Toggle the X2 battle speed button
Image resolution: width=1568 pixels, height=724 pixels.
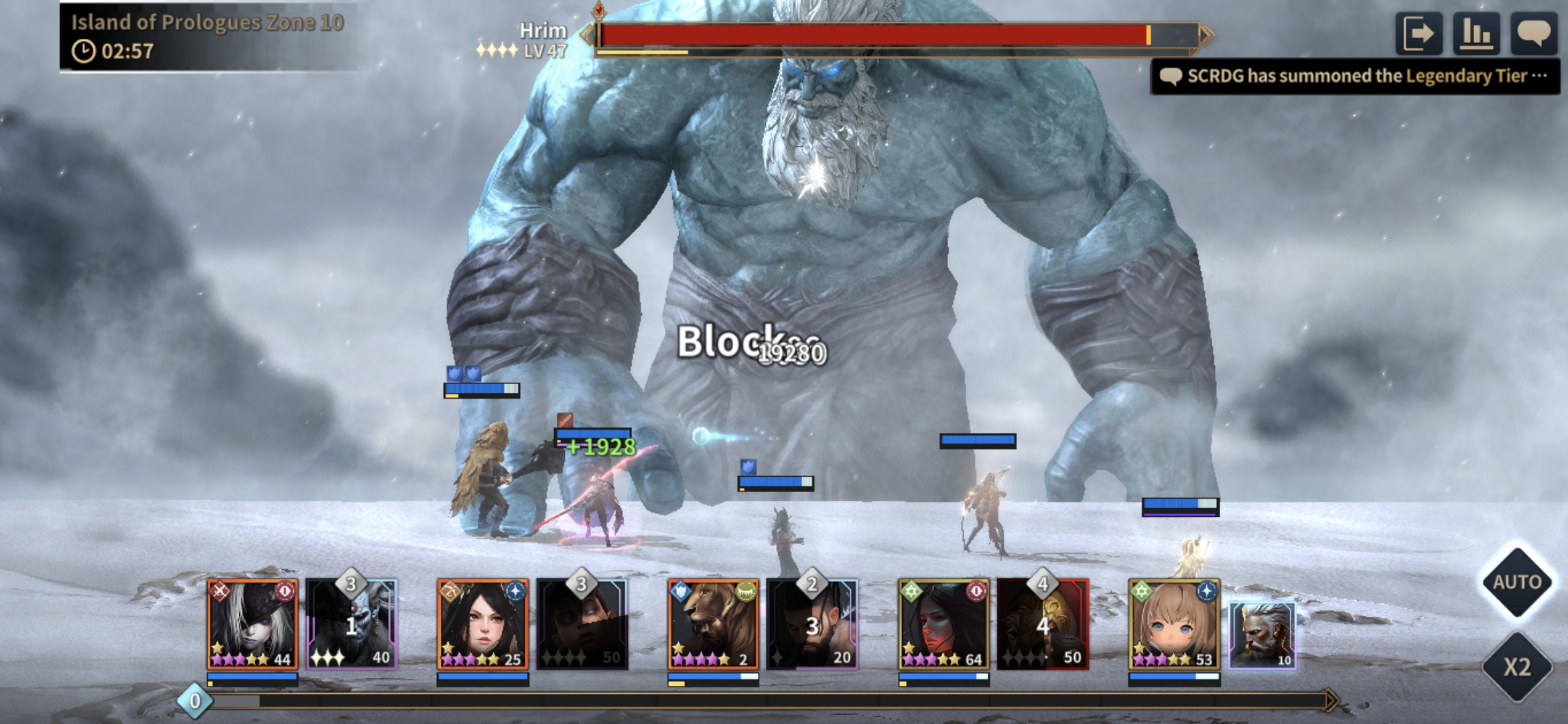click(x=1517, y=666)
